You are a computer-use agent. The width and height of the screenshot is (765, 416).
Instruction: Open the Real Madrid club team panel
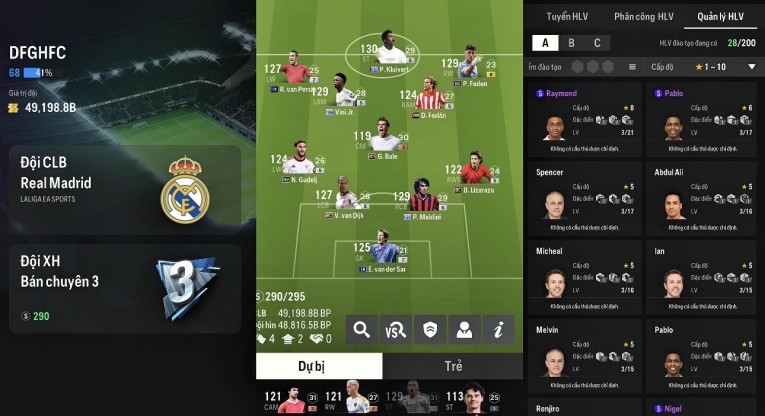[x=124, y=184]
